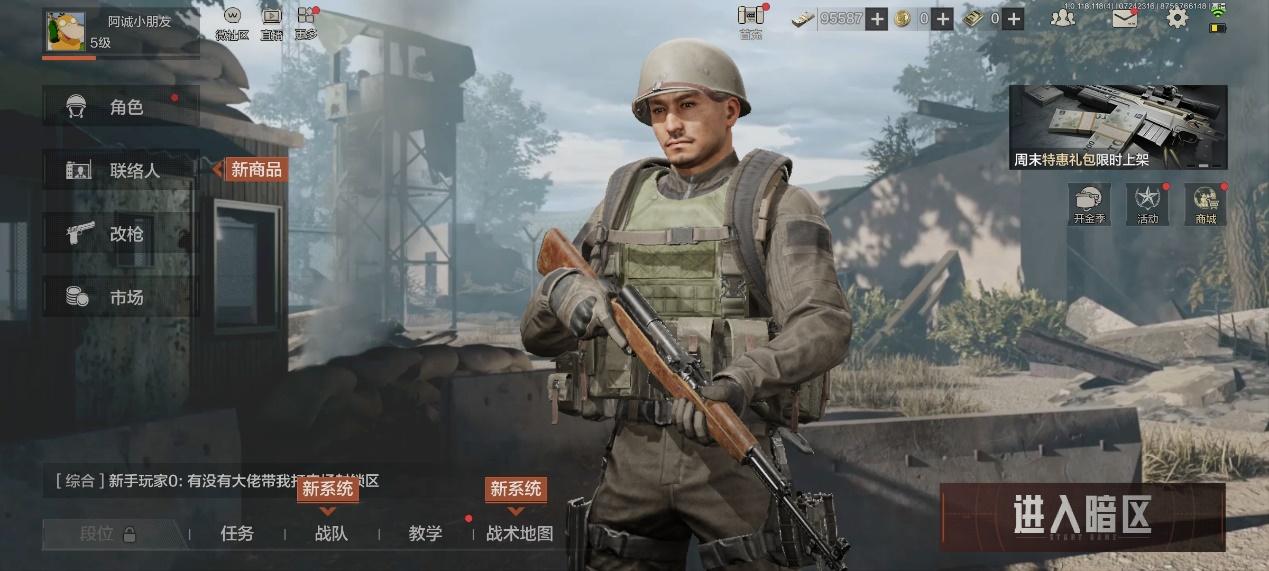Open the settings gear icon
Screen dimensions: 1269x571
[1177, 18]
